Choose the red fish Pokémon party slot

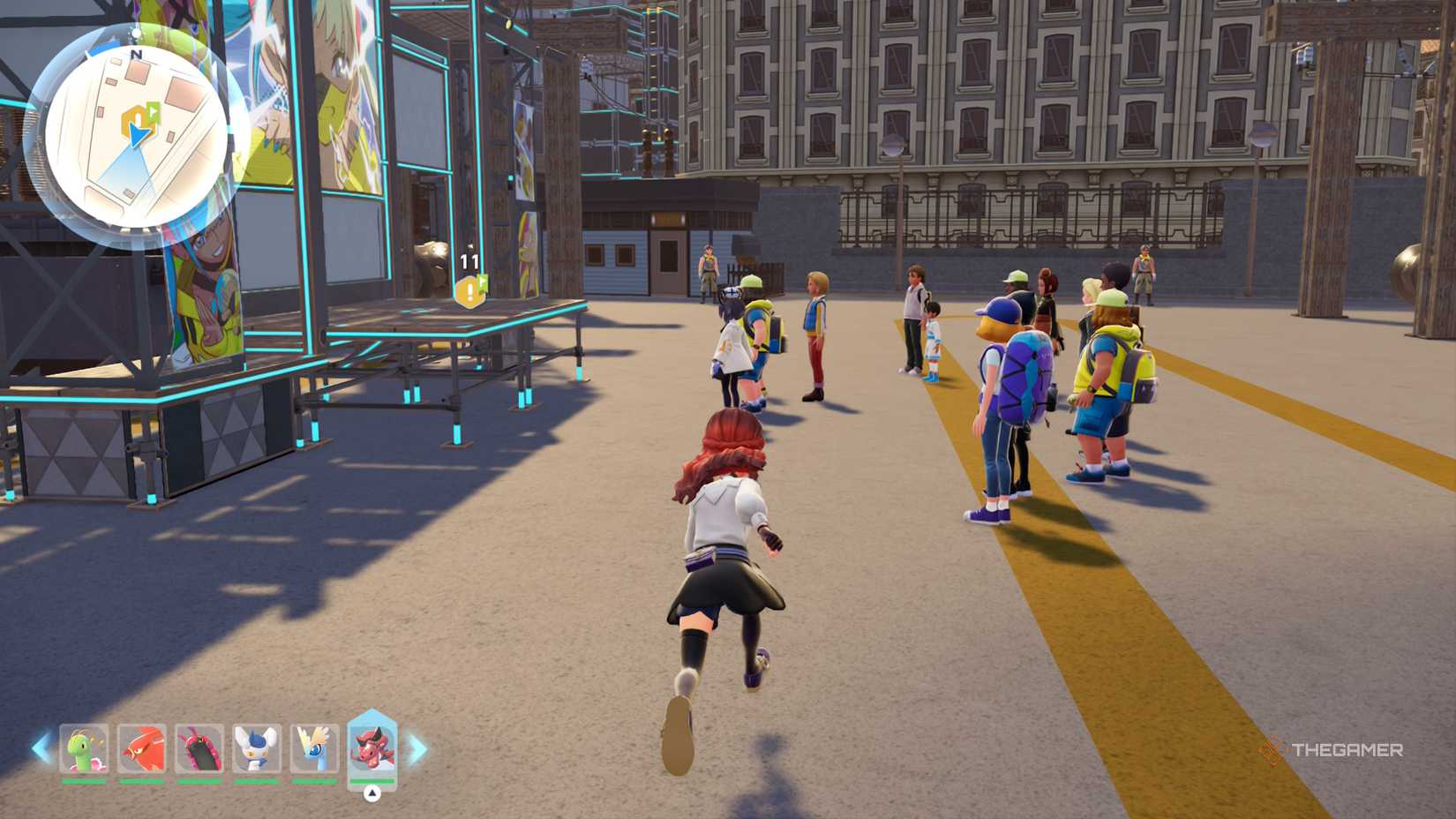click(x=142, y=749)
